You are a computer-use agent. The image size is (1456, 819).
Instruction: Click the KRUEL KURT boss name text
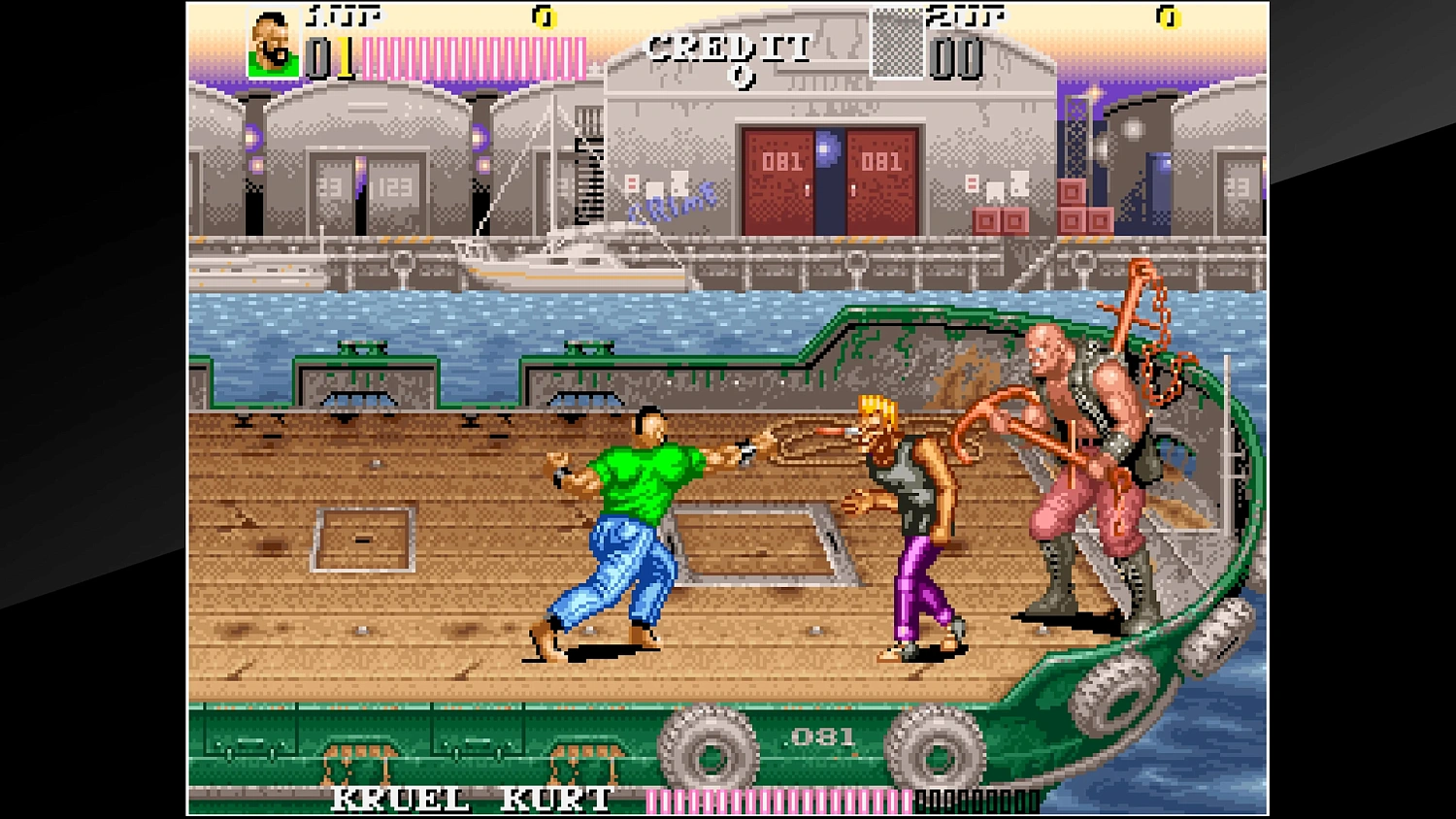[x=468, y=798]
